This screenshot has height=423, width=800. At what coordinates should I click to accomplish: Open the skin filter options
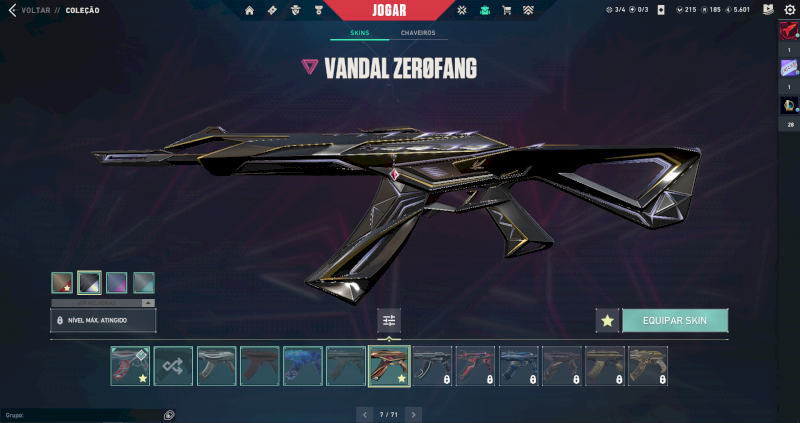point(390,321)
